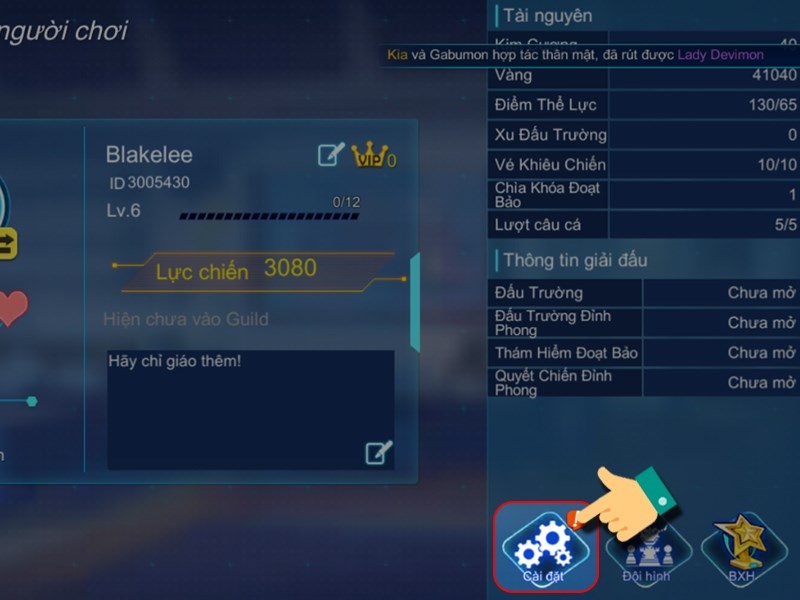Open the BXH ranking button
Image resolution: width=800 pixels, height=600 pixels.
[741, 550]
